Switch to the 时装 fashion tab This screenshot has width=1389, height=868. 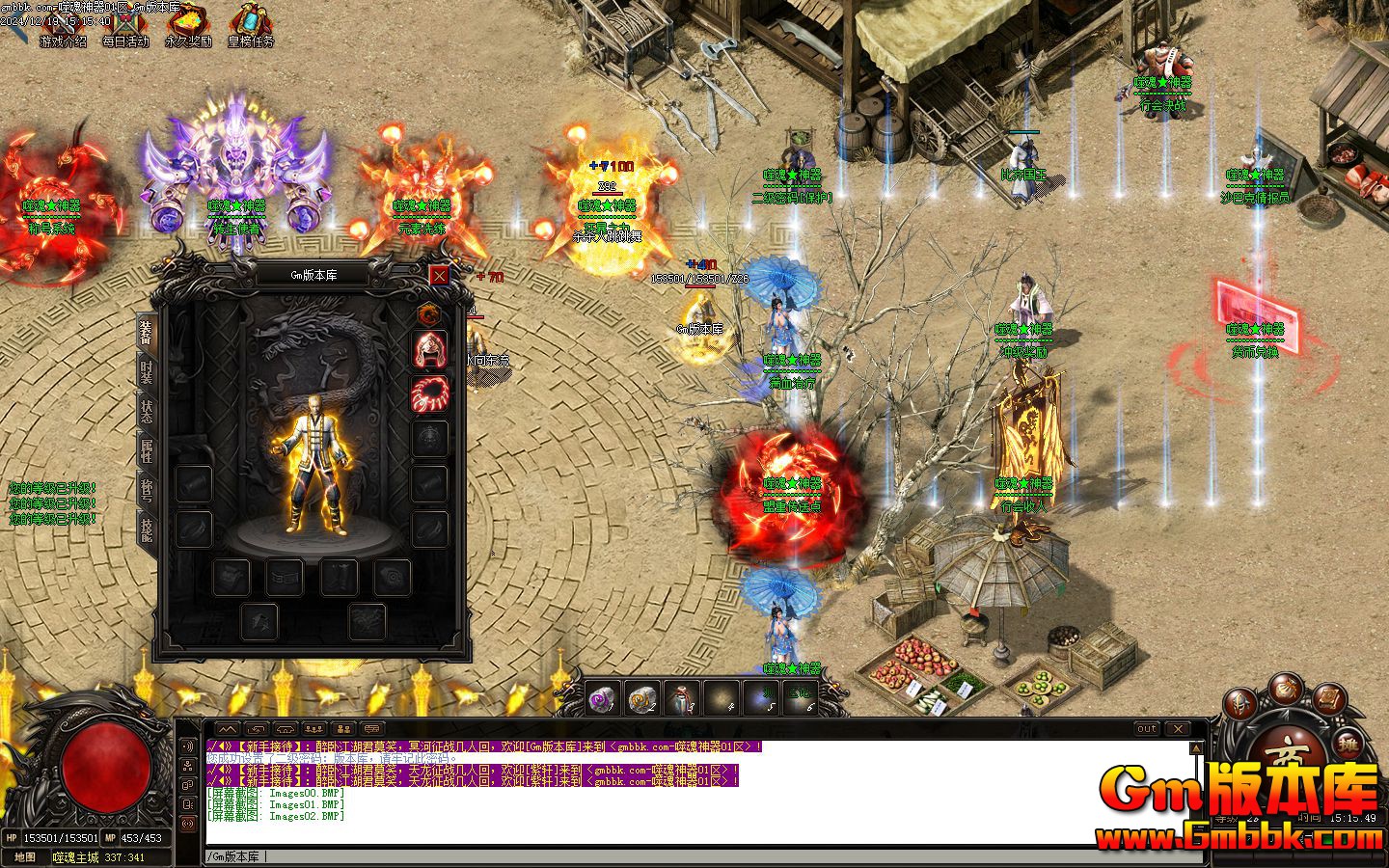coord(147,371)
